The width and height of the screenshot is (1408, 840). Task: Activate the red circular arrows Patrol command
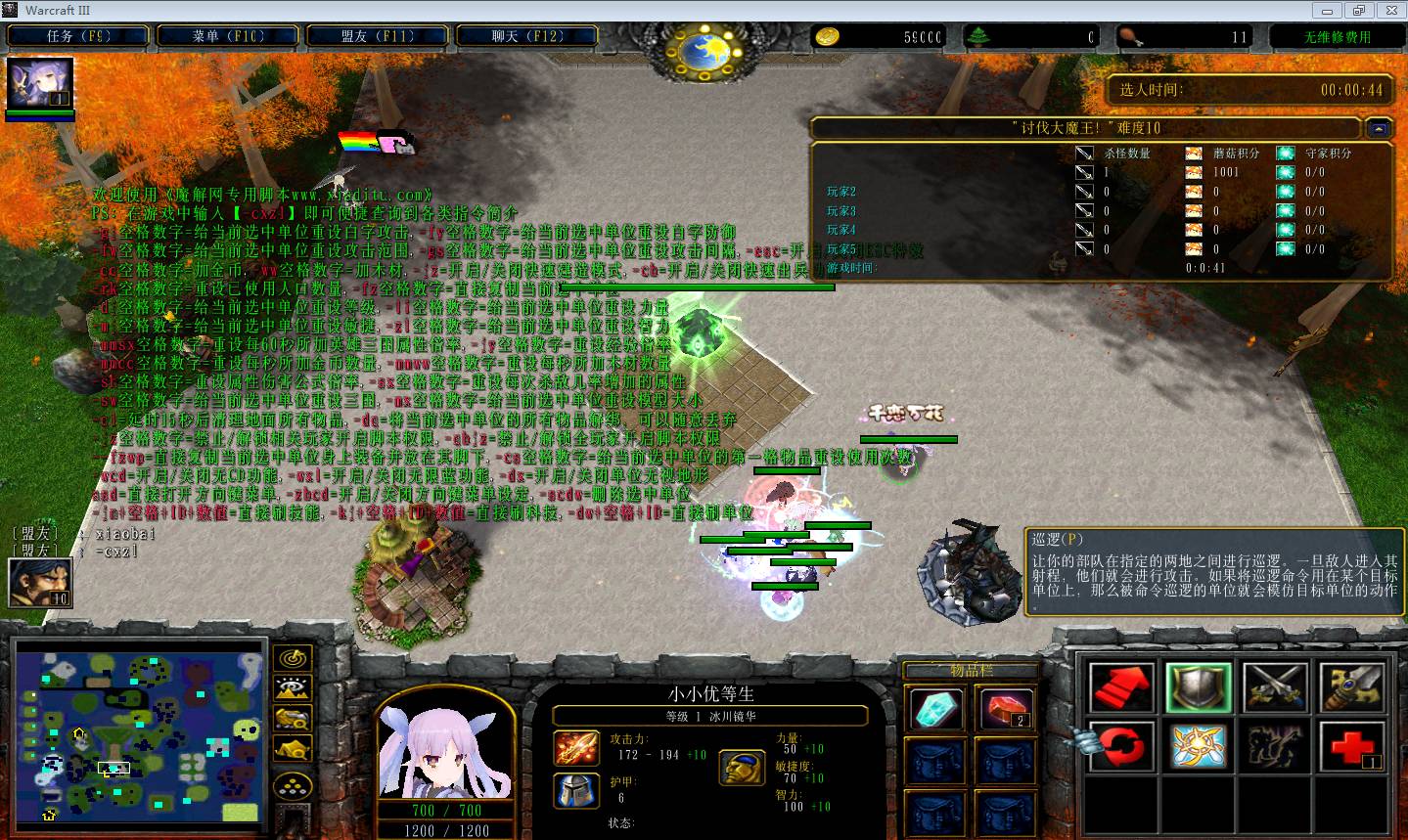[x=1120, y=747]
